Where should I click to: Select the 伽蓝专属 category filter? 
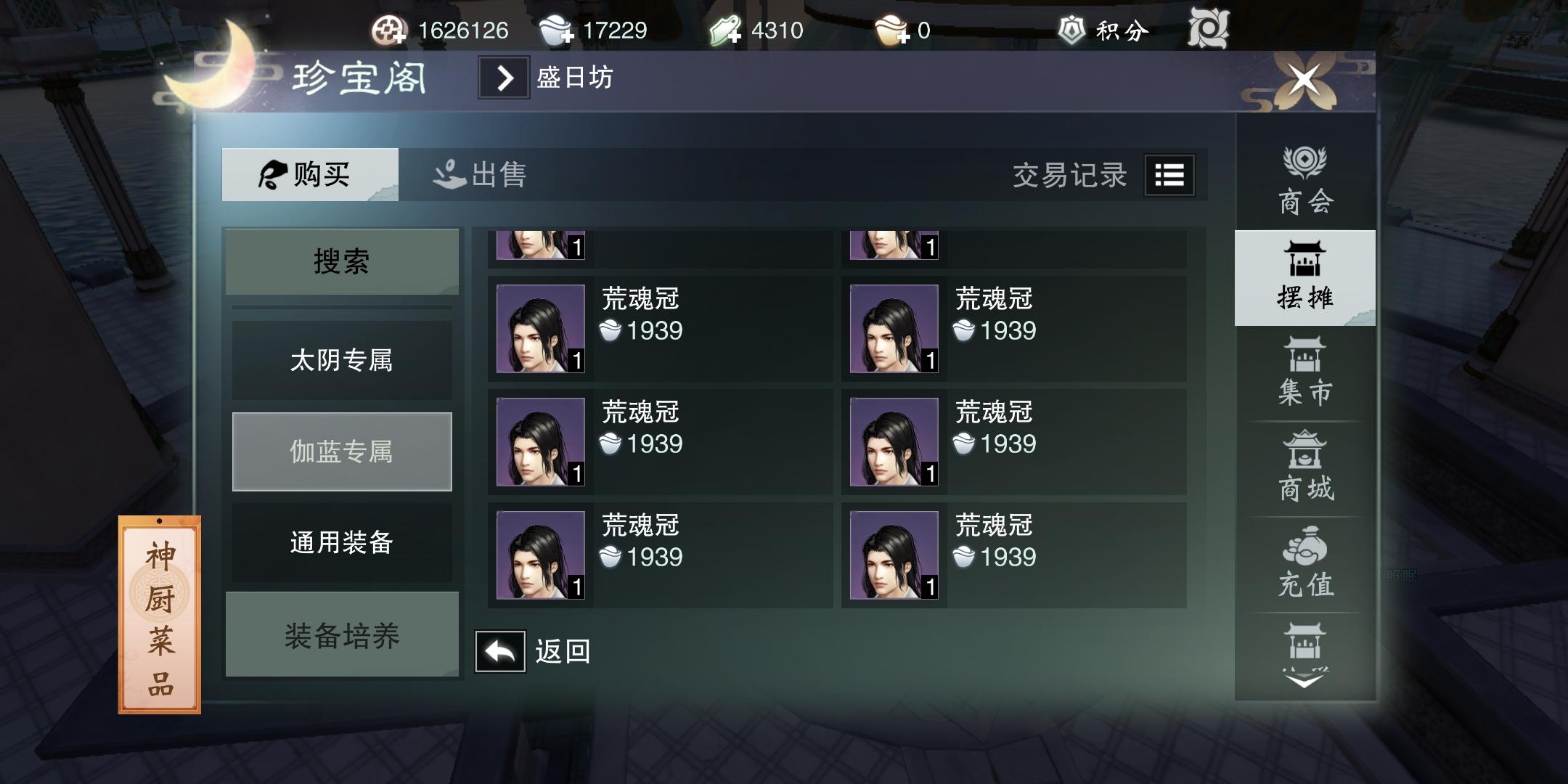click(342, 451)
